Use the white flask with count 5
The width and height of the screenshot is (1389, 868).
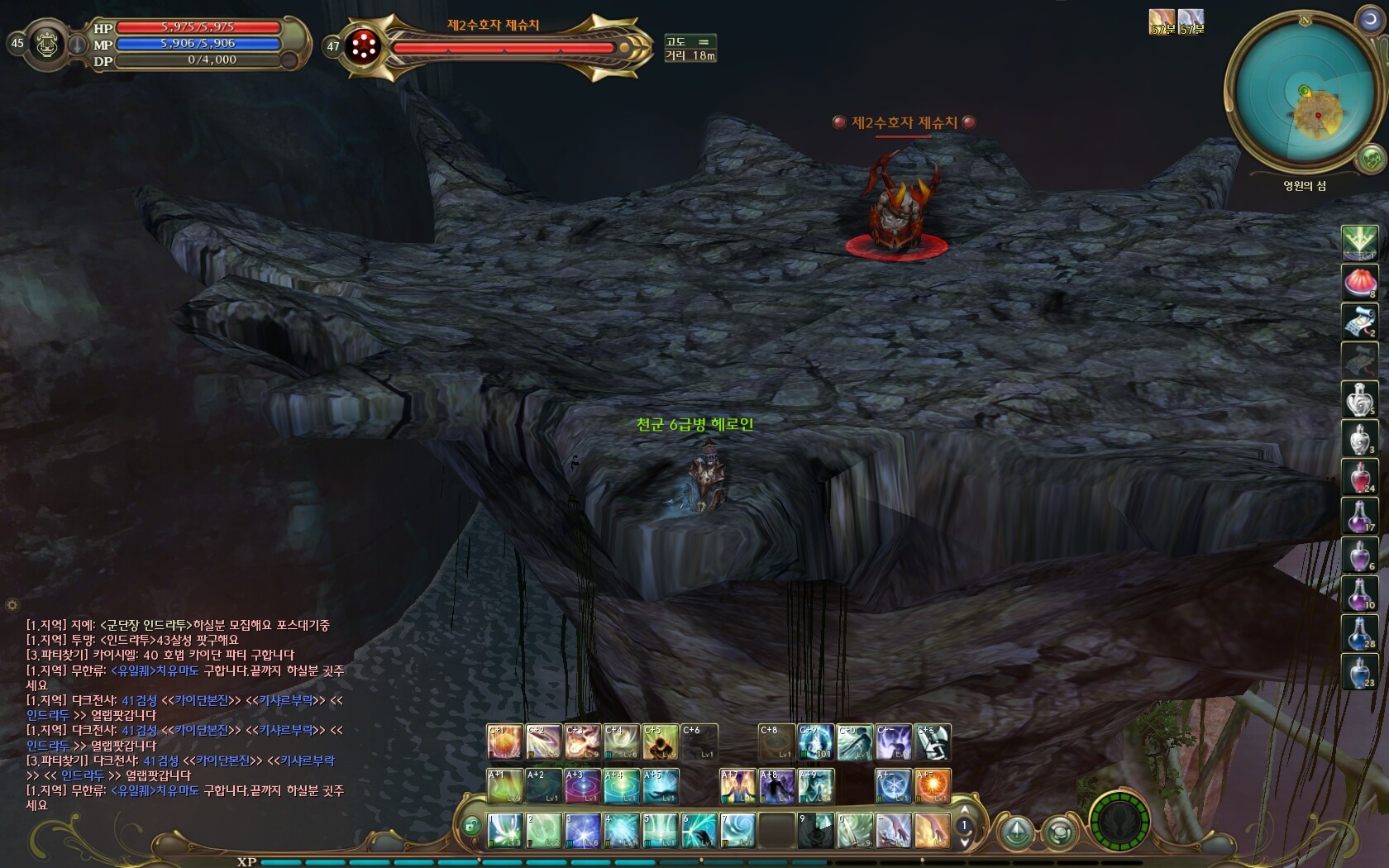1358,398
